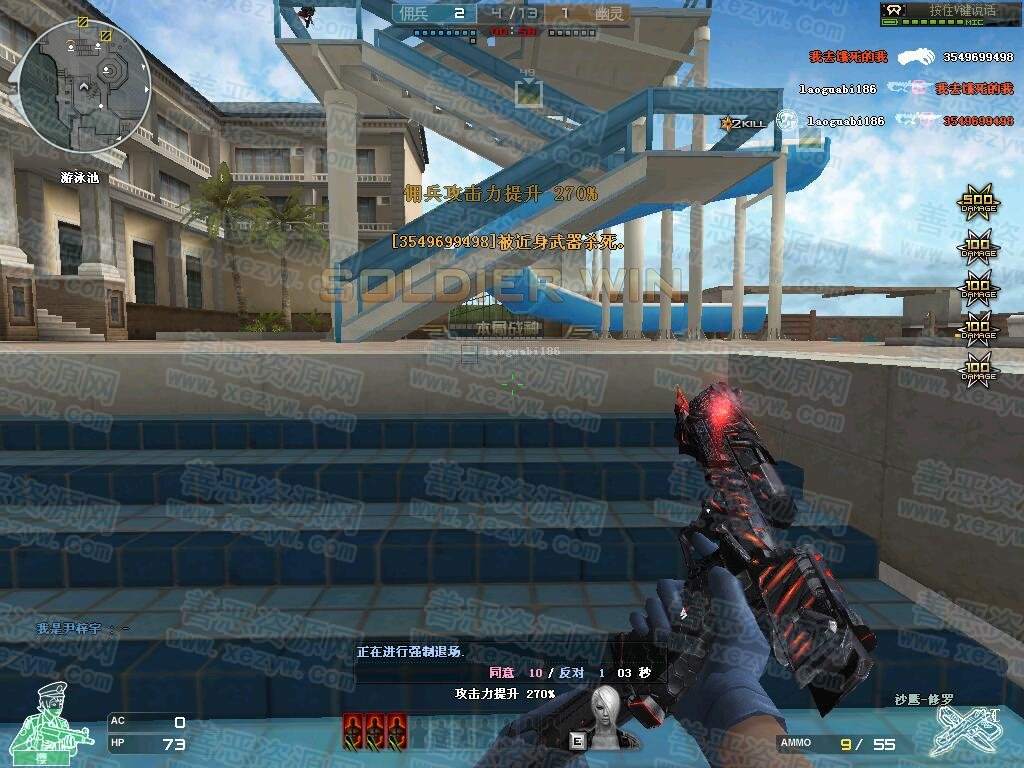Vote 反对 in the kick vote

point(571,673)
